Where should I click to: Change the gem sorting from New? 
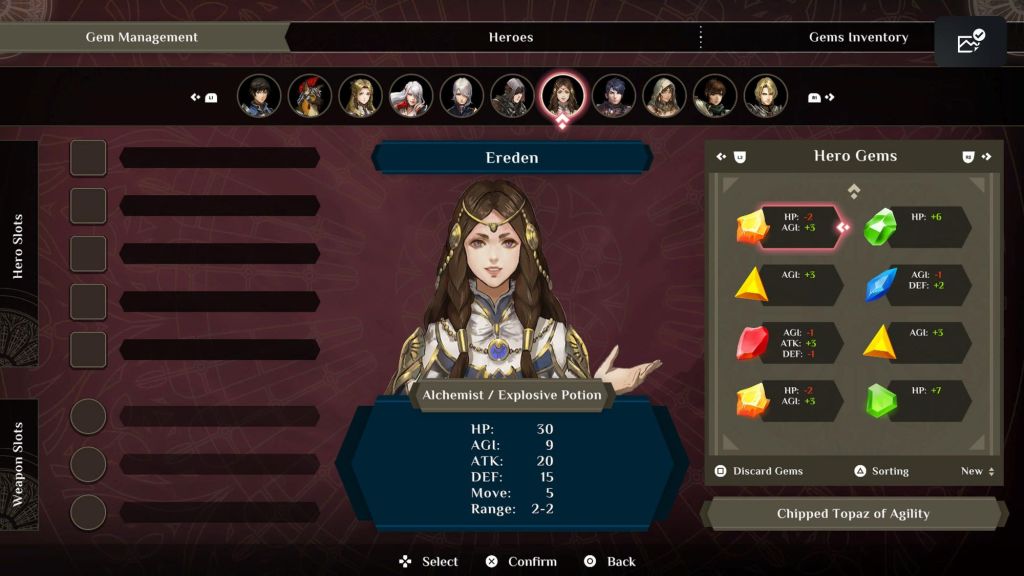click(x=976, y=471)
